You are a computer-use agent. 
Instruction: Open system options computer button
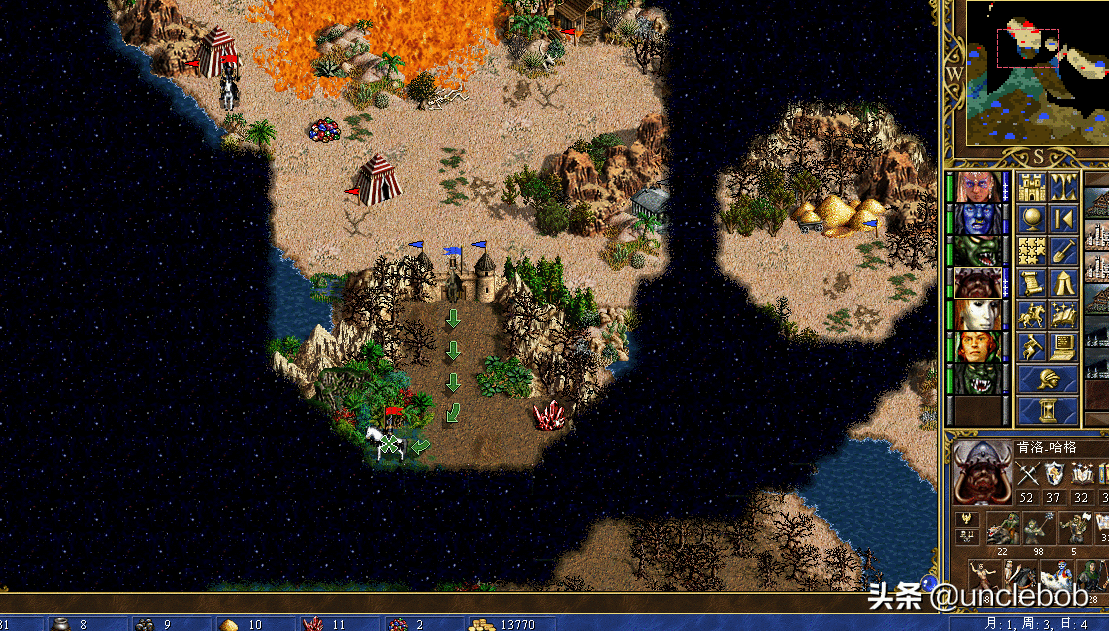[1063, 347]
